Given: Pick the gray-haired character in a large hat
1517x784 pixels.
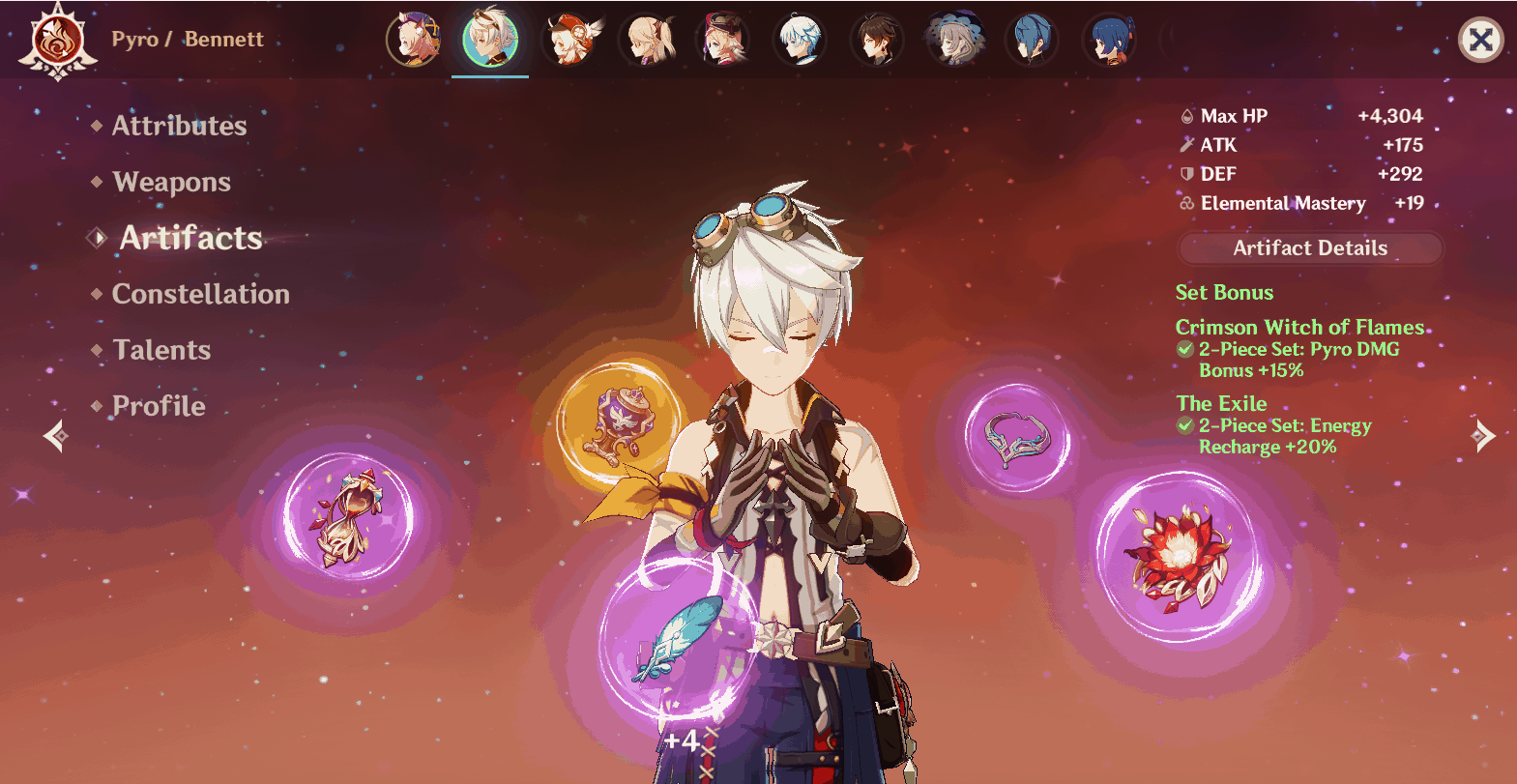Looking at the screenshot, I should [955, 41].
